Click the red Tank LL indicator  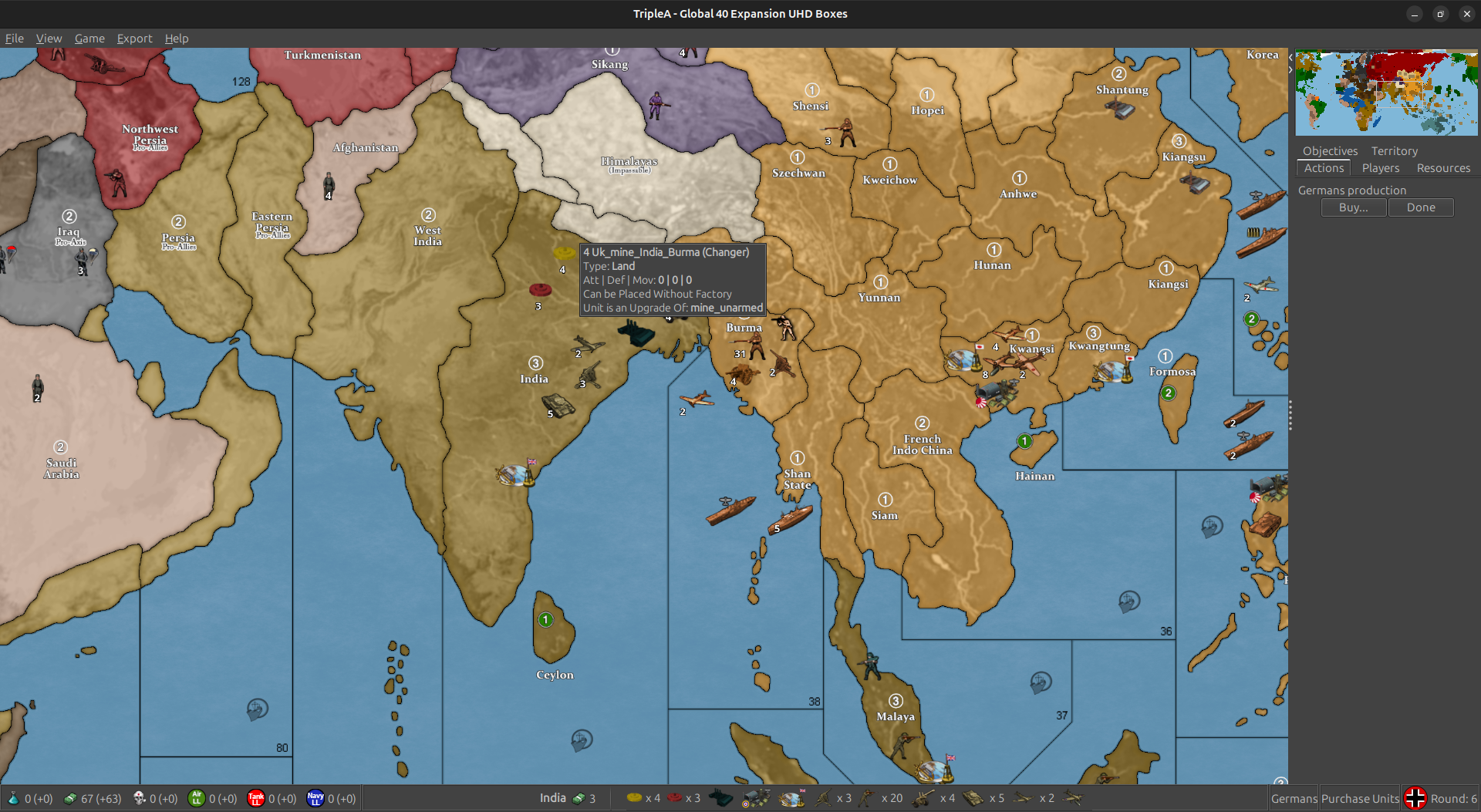click(256, 799)
